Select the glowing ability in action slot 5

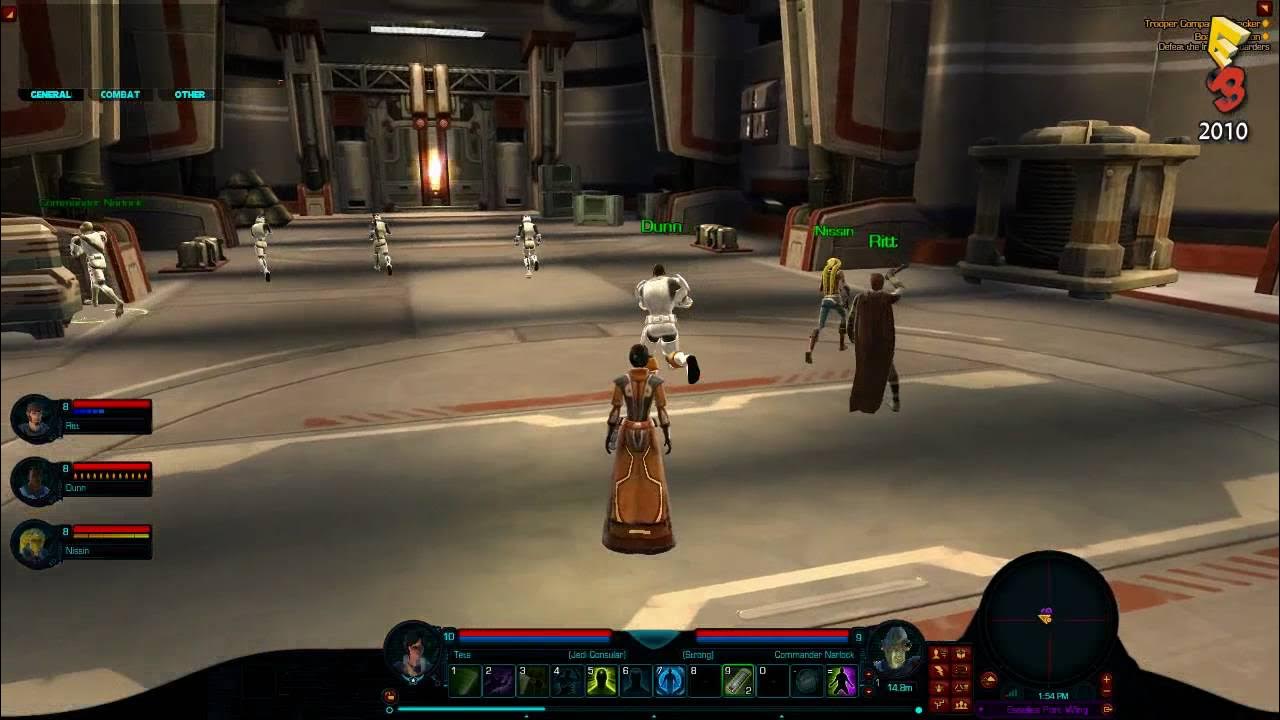pyautogui.click(x=601, y=680)
